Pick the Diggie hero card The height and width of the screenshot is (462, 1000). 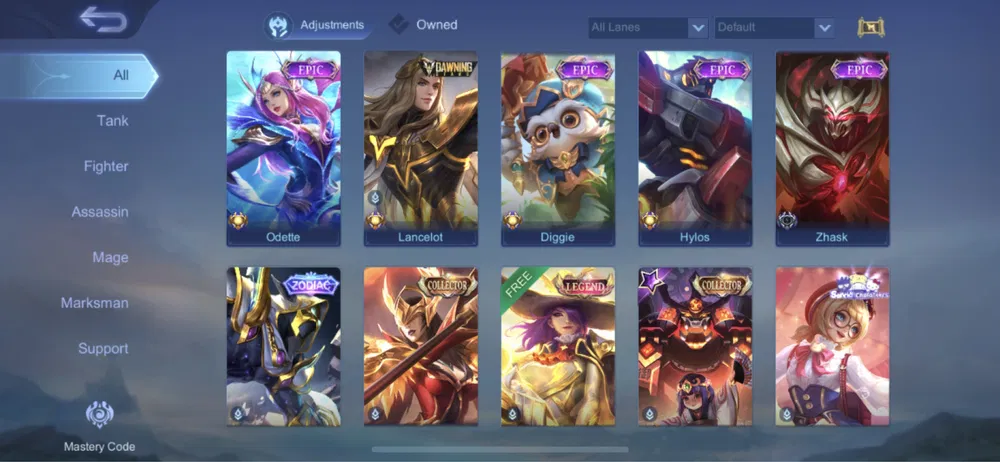pos(557,148)
